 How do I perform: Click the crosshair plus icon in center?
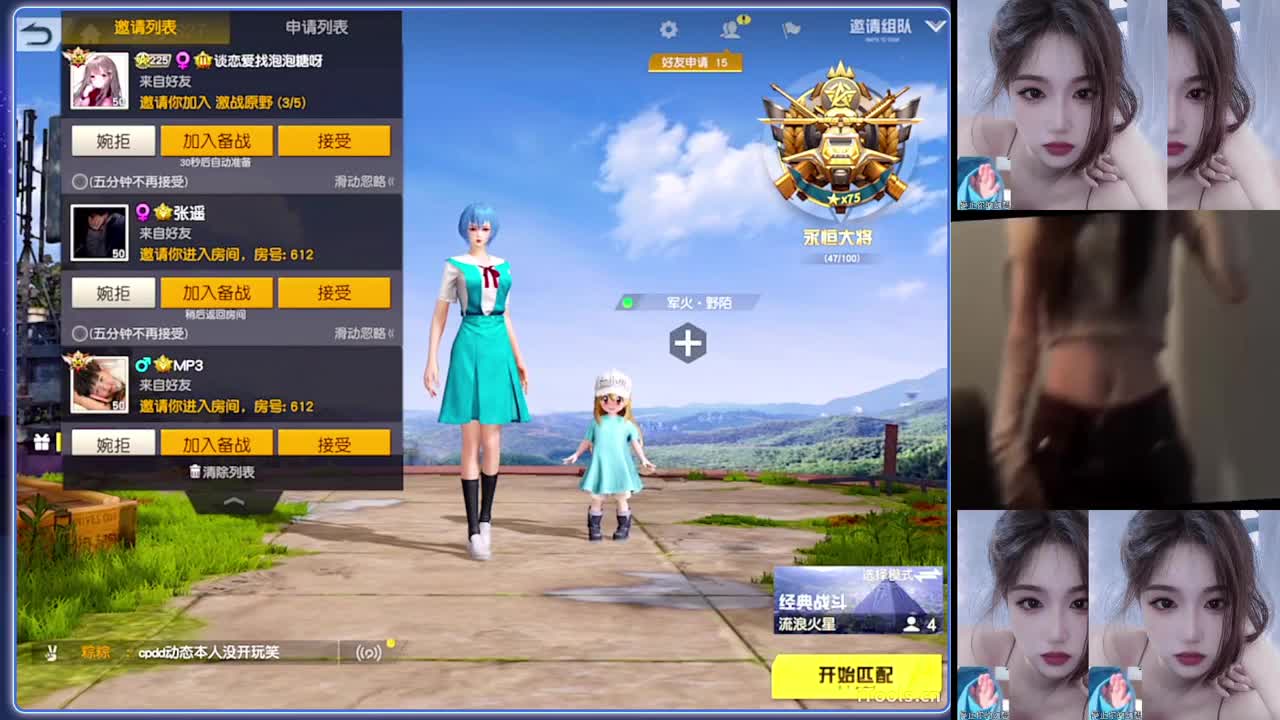tap(686, 343)
